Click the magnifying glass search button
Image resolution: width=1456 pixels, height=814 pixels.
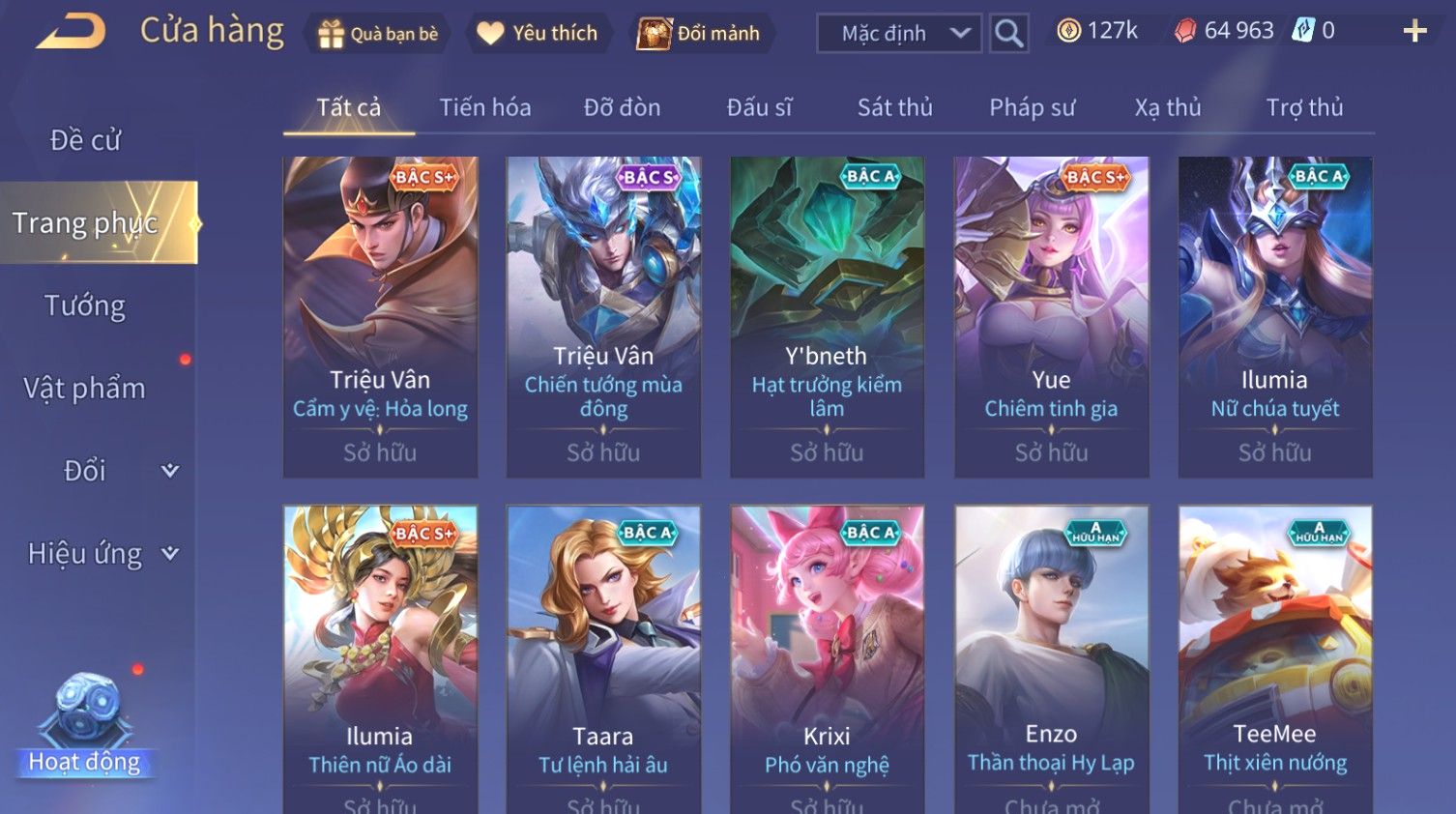pos(1008,34)
